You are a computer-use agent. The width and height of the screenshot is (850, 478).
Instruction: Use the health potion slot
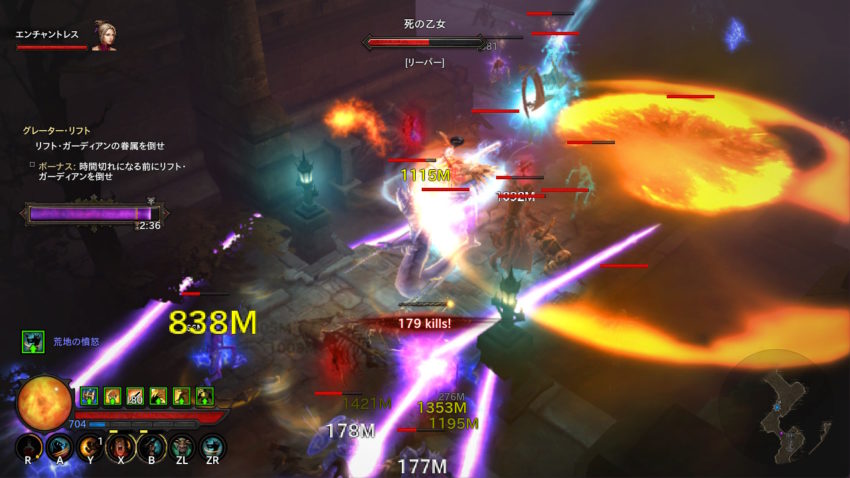(x=29, y=445)
